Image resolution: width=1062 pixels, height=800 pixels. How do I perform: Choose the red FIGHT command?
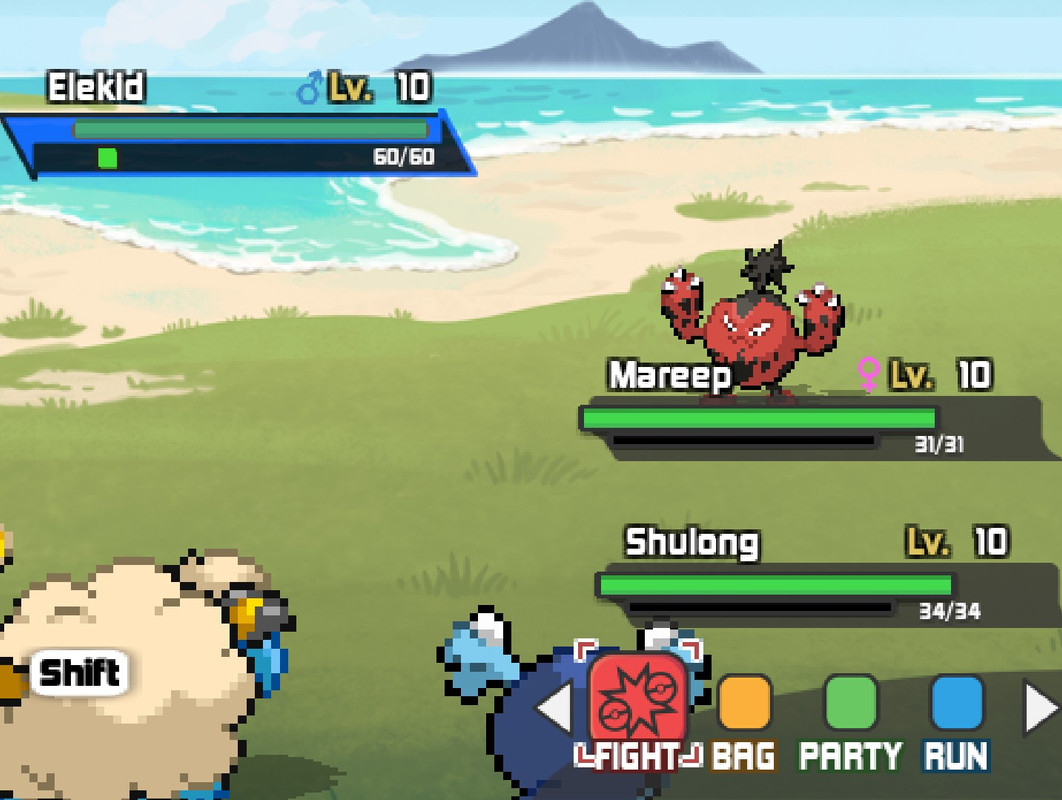tap(638, 704)
